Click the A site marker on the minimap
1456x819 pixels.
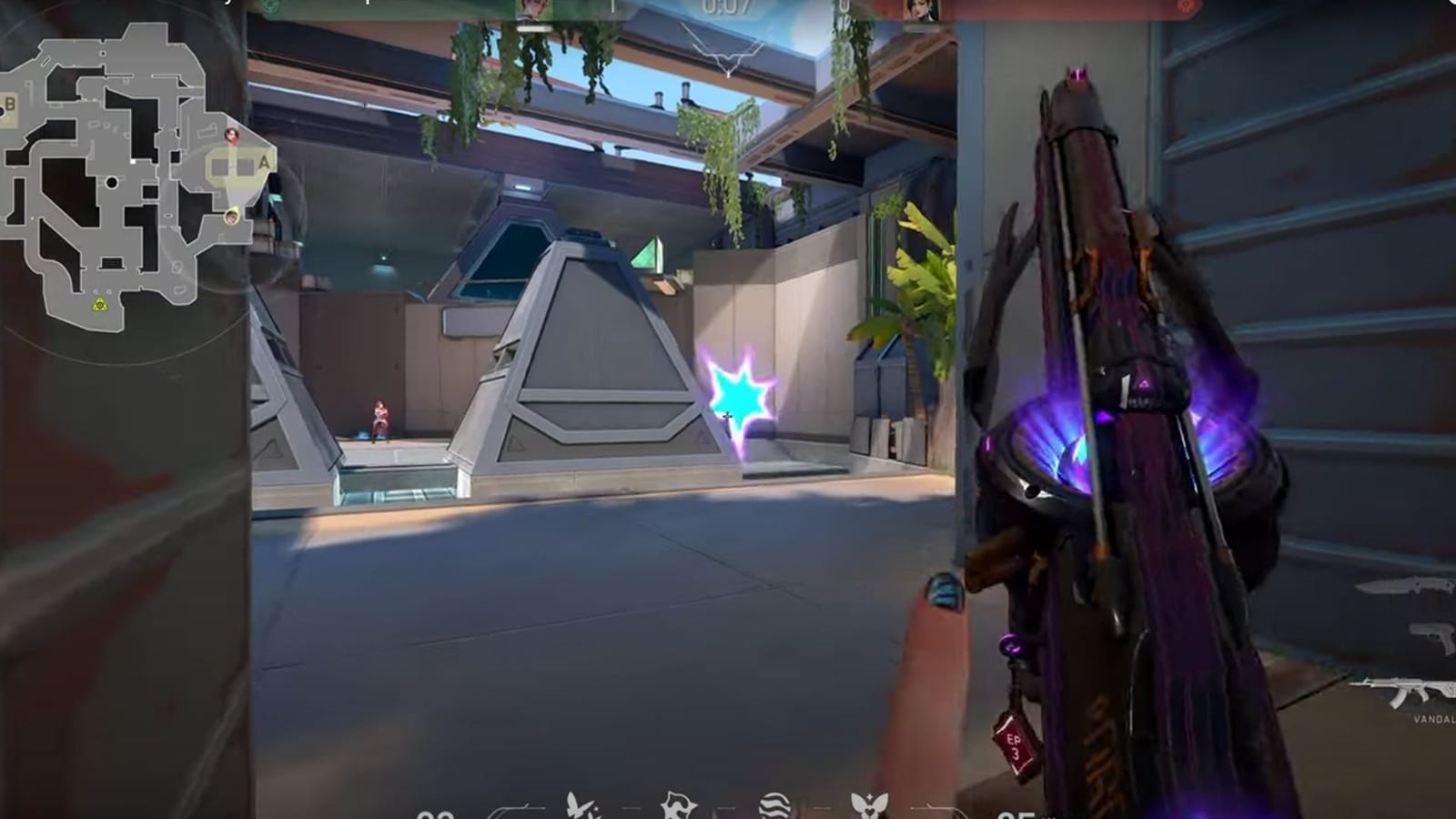tap(262, 163)
